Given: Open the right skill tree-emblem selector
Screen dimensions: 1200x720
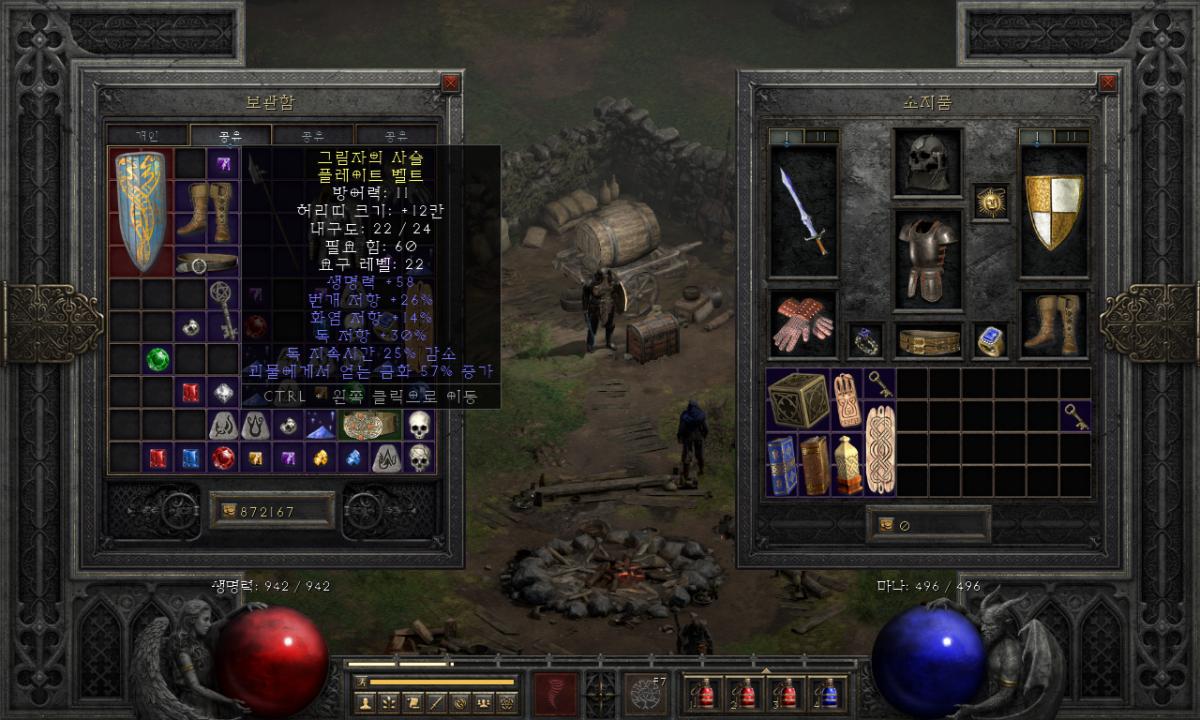Looking at the screenshot, I should [646, 692].
